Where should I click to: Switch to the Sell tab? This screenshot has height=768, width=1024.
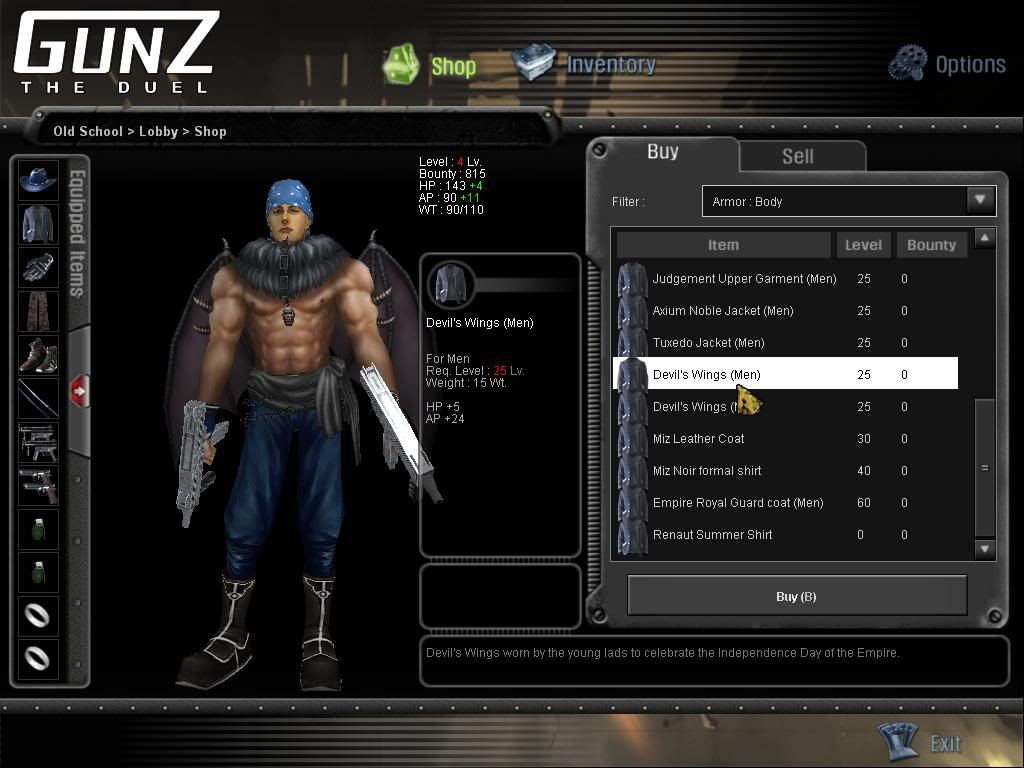(797, 156)
